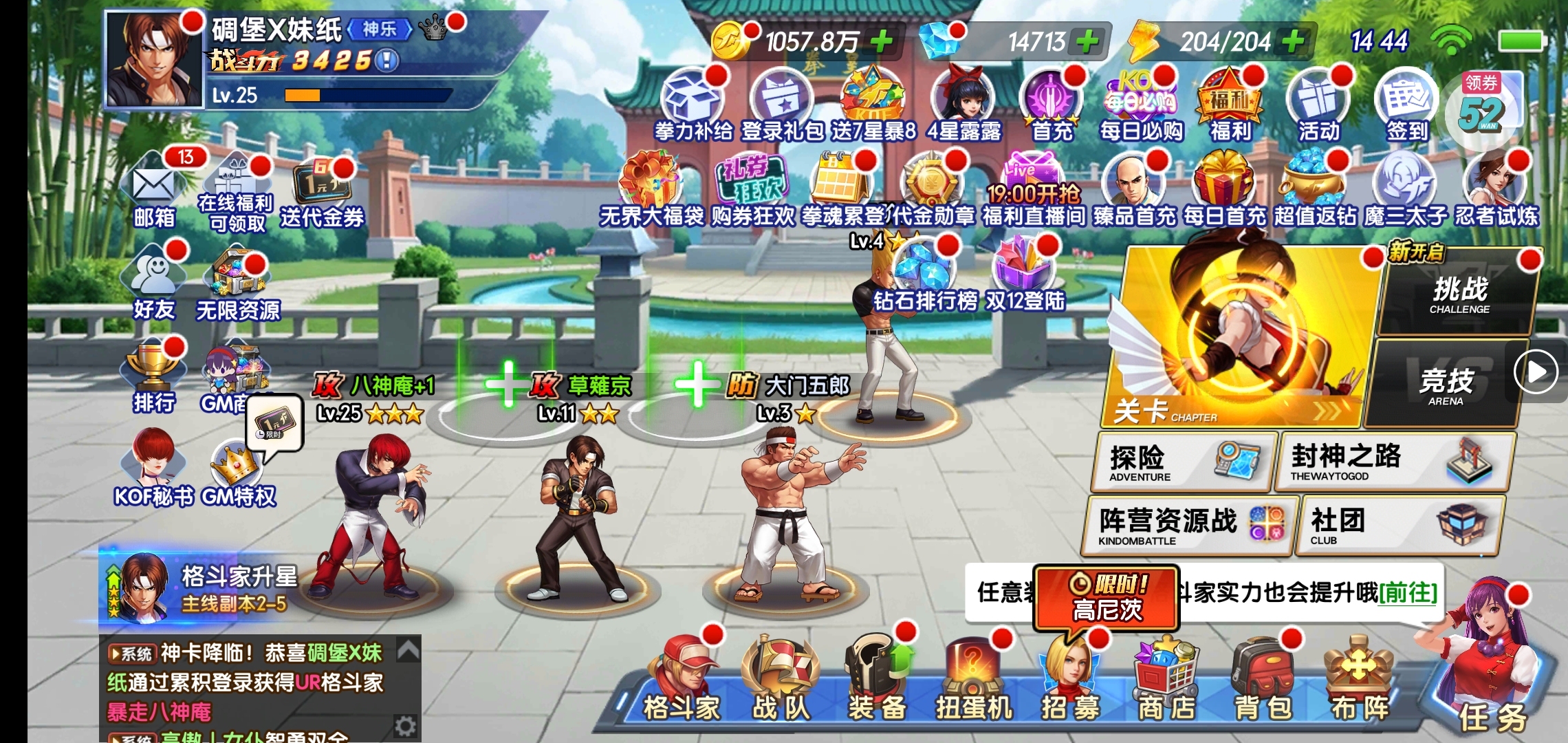The image size is (1568, 743).
Task: Open the 商店 shop
Action: (1166, 681)
